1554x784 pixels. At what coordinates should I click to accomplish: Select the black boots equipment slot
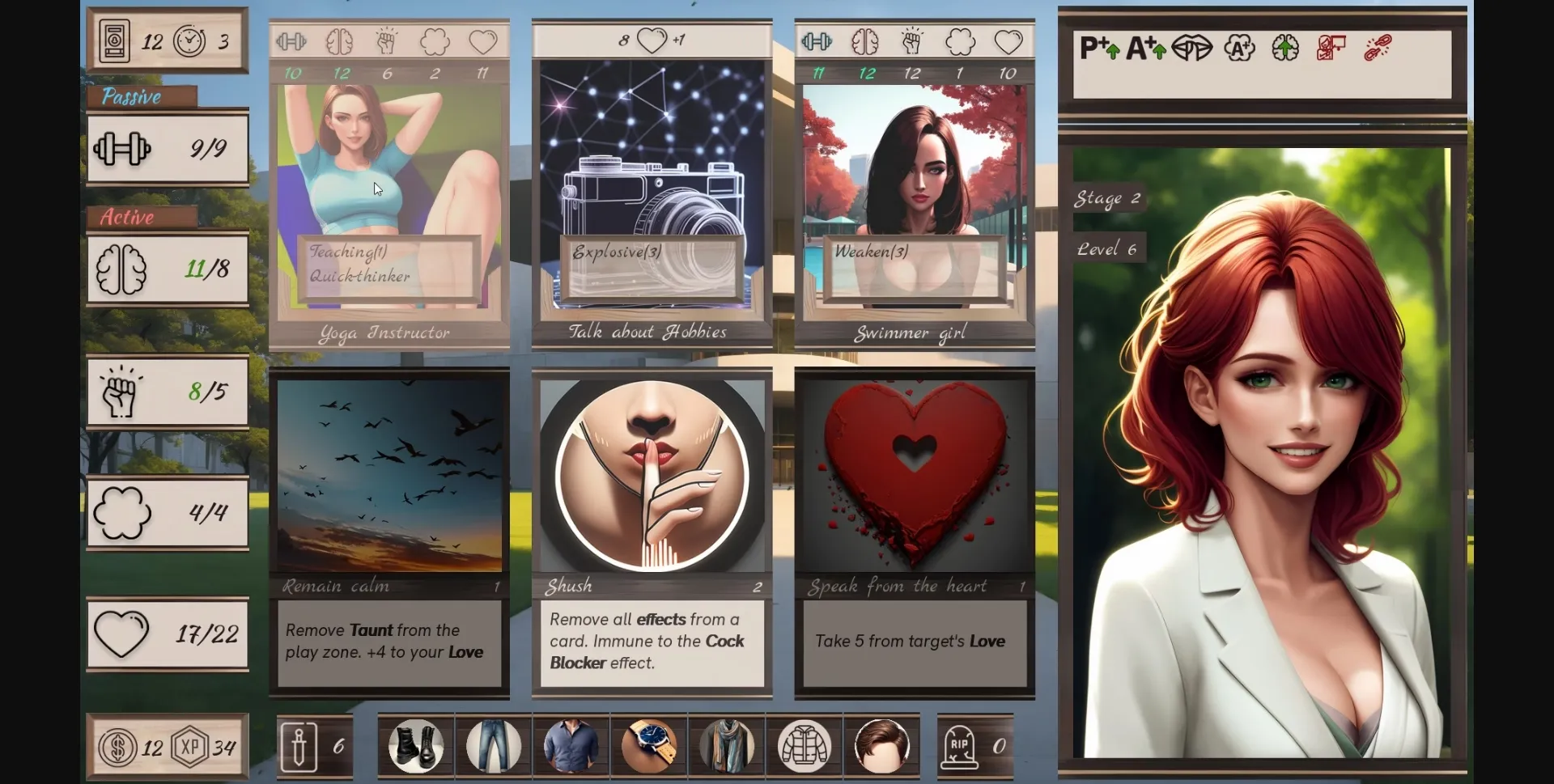pos(416,746)
